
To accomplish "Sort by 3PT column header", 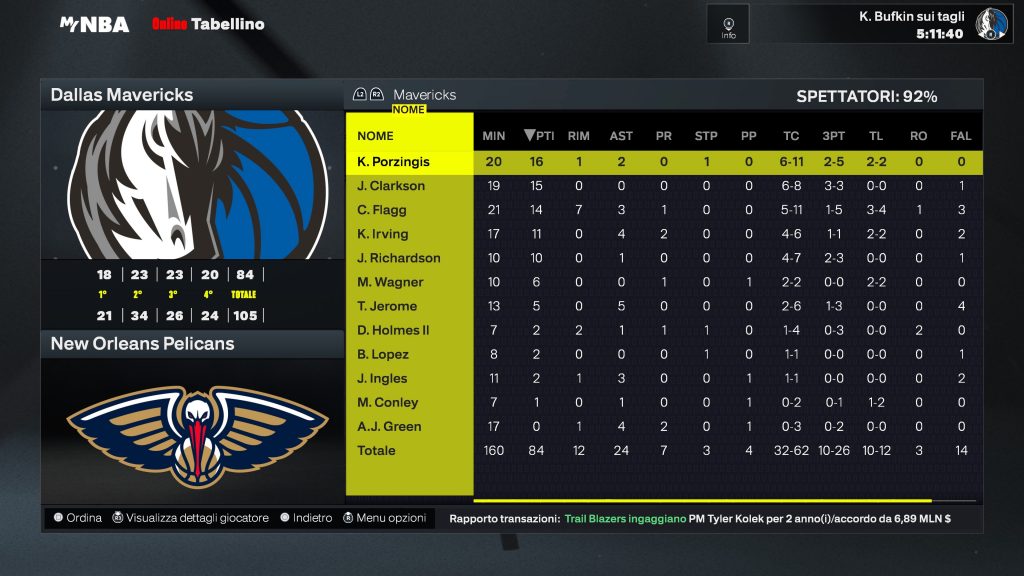I will [x=833, y=136].
